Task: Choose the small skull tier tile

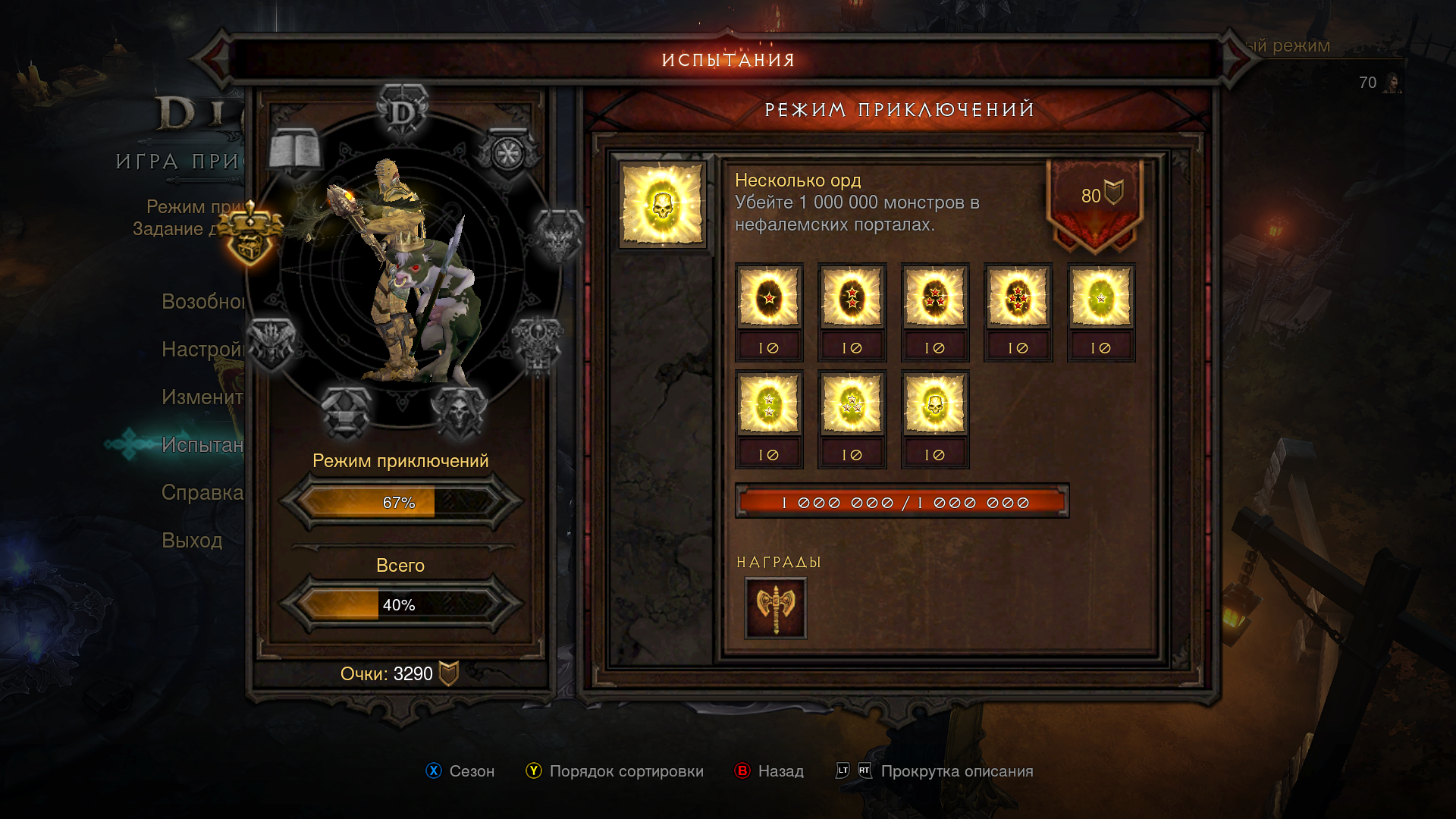Action: point(934,404)
